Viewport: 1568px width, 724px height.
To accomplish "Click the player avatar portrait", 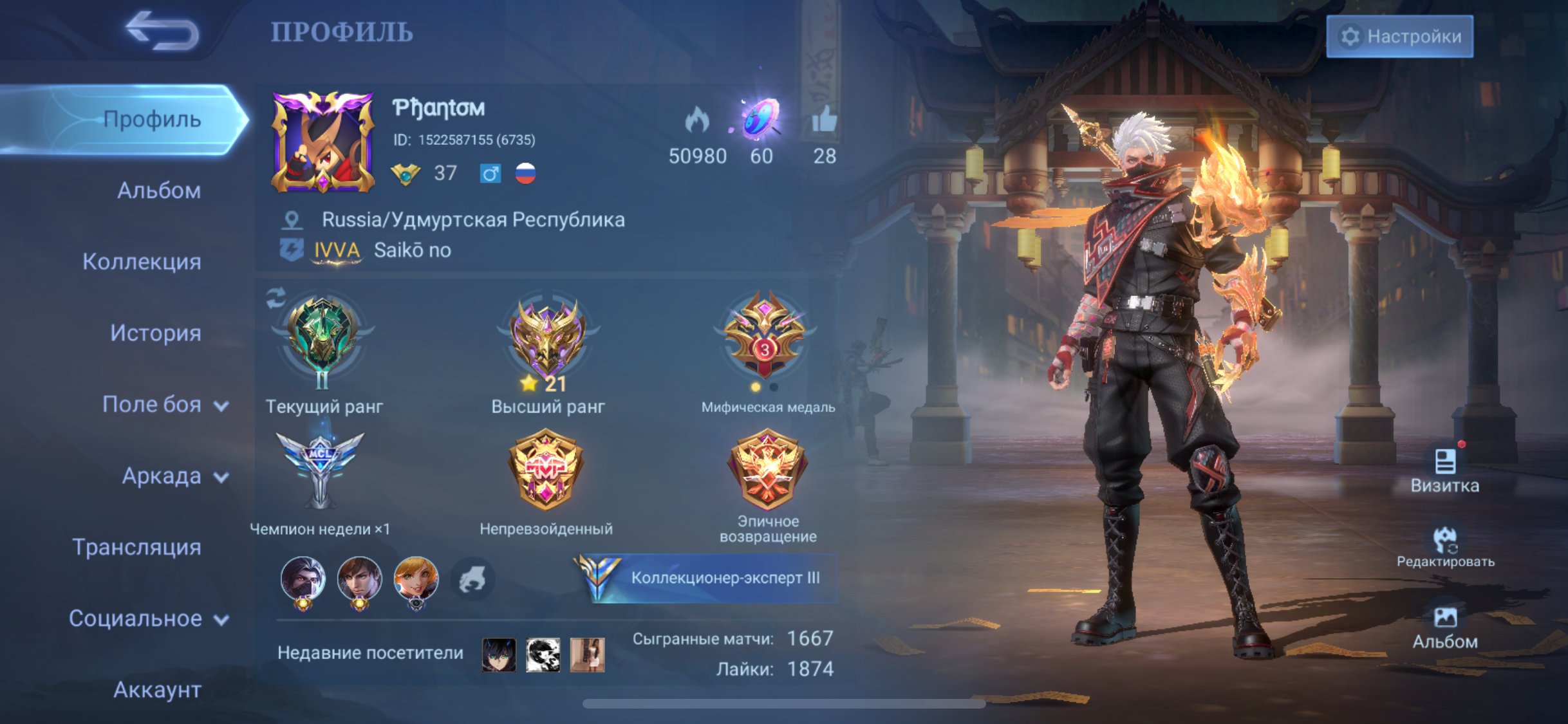I will click(322, 142).
